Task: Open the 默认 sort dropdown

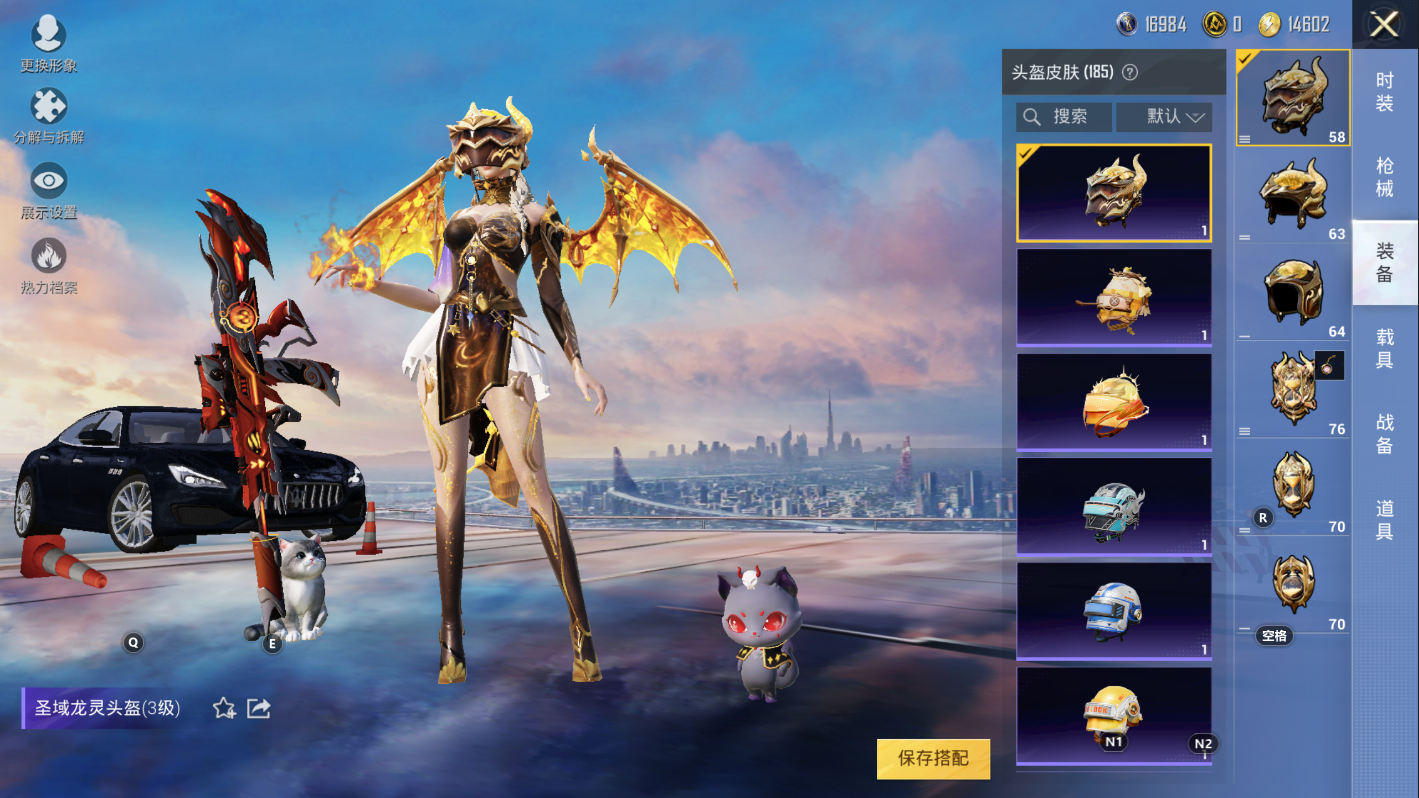Action: point(1164,117)
